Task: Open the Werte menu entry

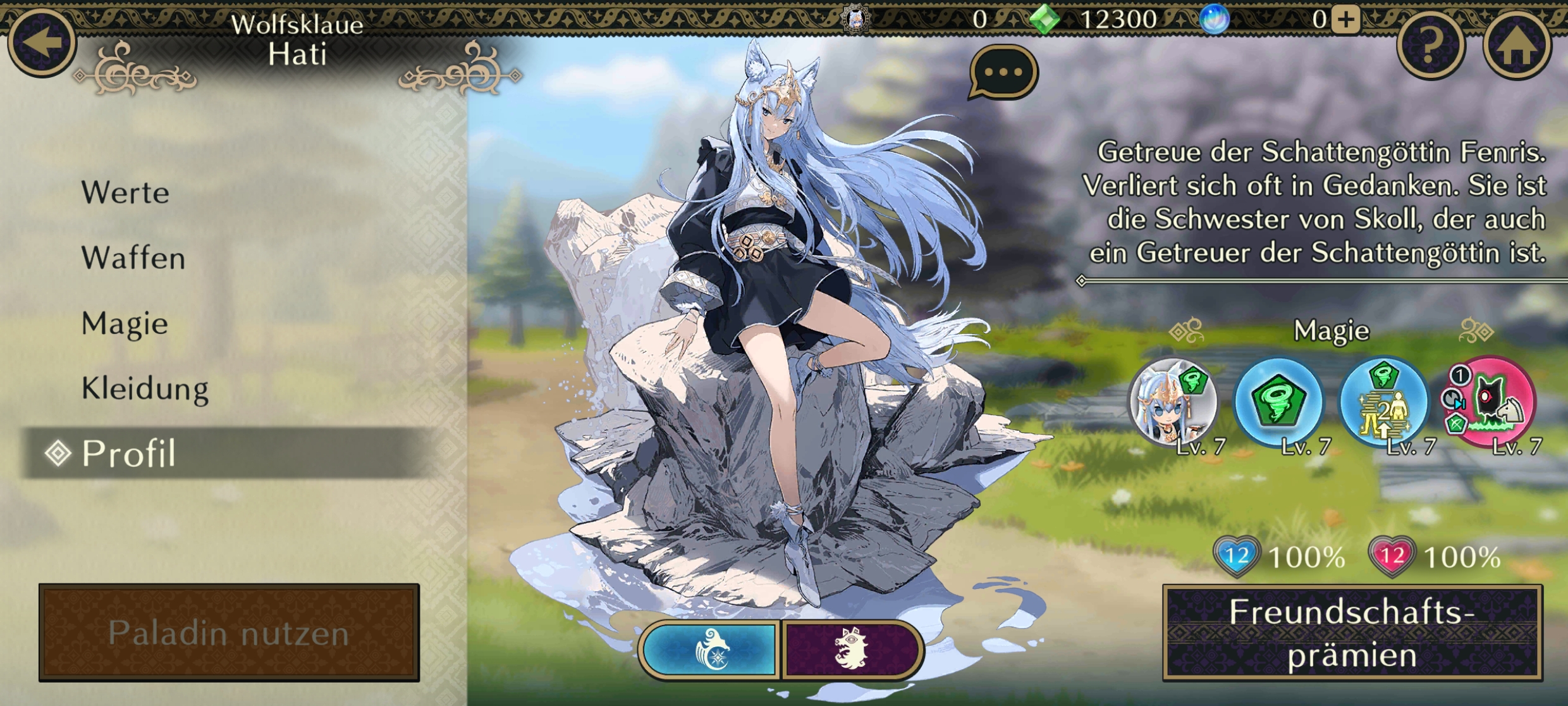Action: point(125,193)
